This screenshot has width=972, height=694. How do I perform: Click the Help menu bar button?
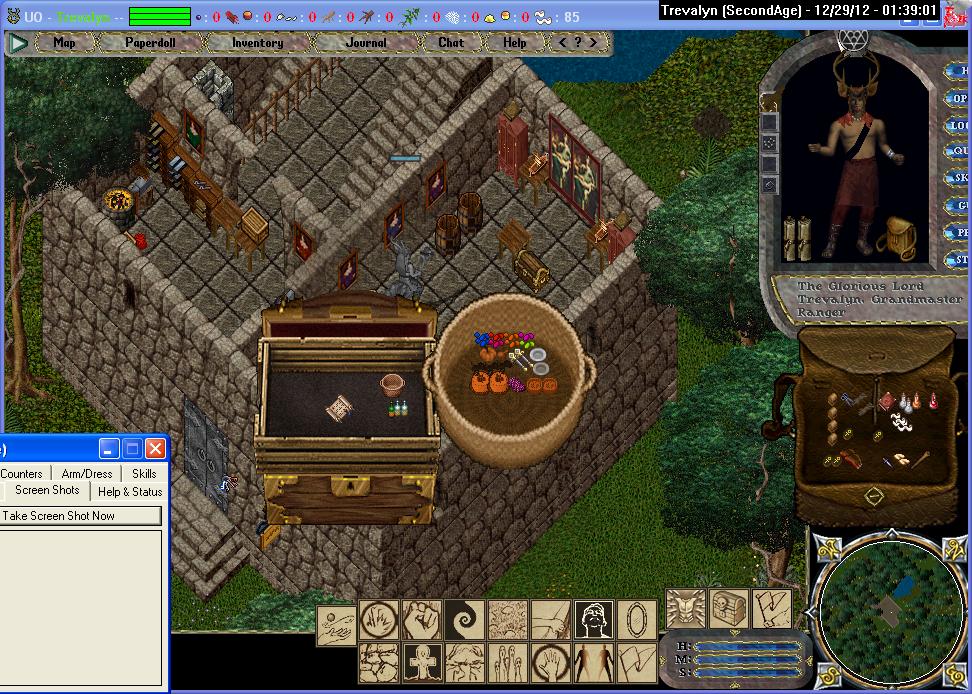[514, 43]
